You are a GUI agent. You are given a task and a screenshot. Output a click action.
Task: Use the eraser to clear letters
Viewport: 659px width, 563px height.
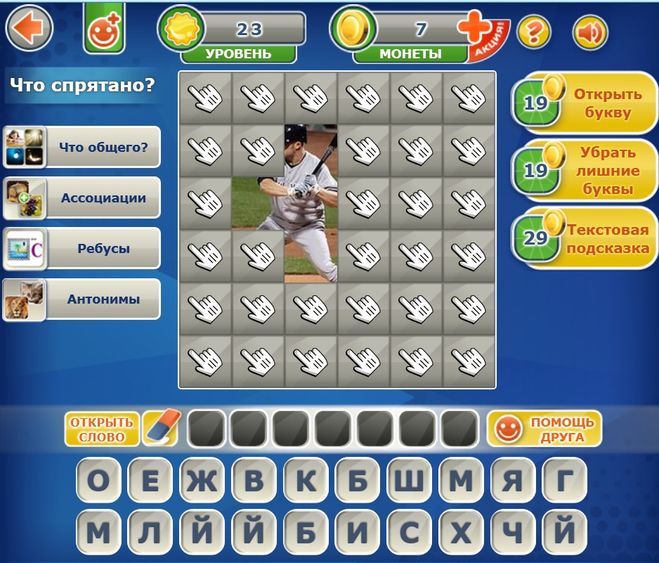point(160,428)
